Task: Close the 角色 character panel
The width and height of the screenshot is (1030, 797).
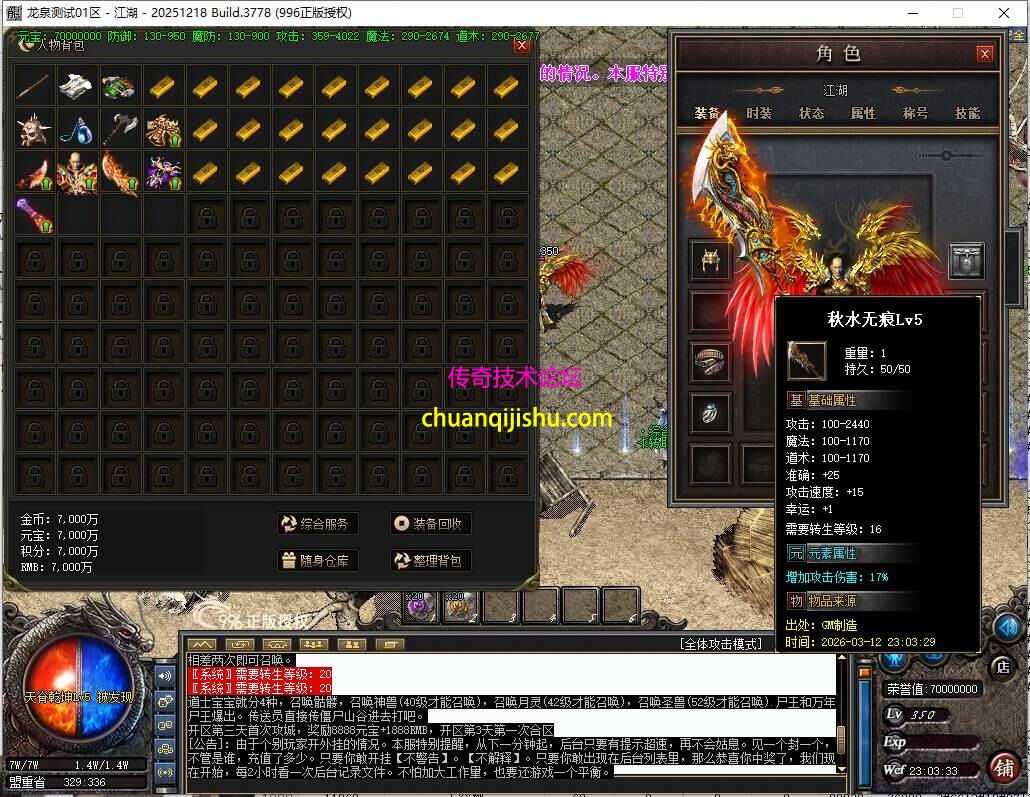Action: [985, 54]
